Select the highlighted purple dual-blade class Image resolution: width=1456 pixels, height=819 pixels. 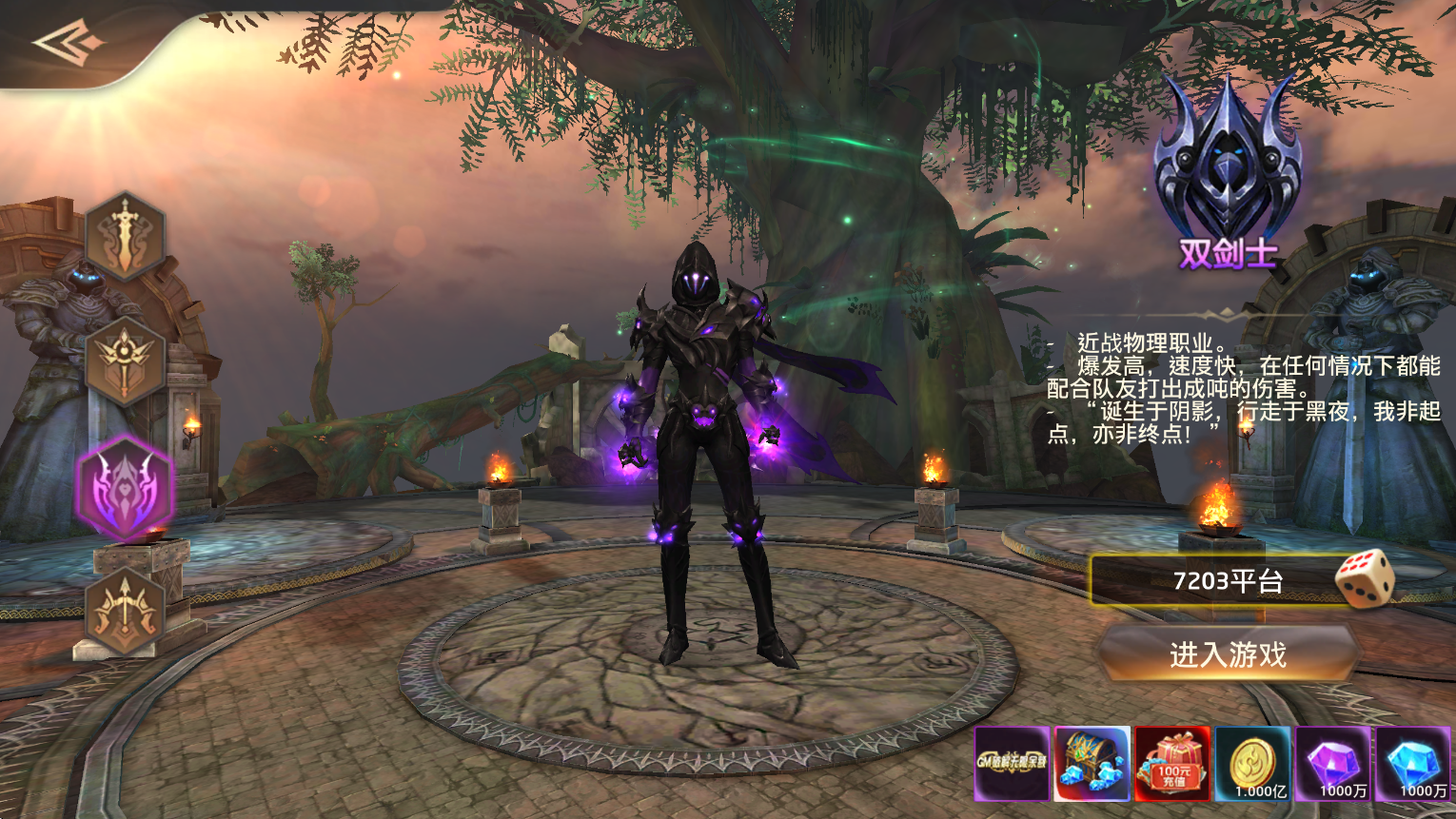click(125, 488)
